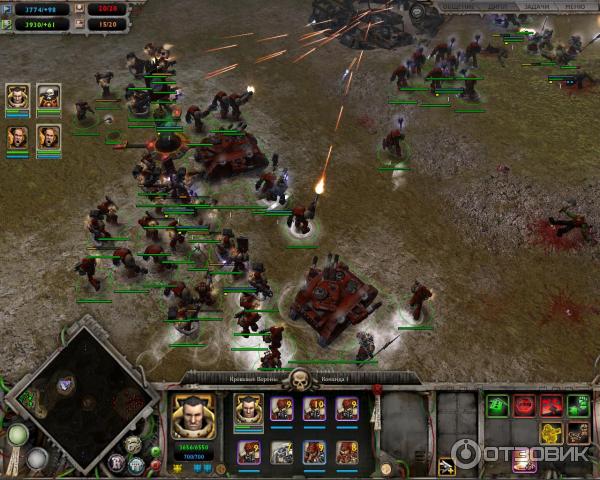The width and height of the screenshot is (600, 480).
Task: Click the large commander portrait in the selection panel
Action: tap(189, 415)
